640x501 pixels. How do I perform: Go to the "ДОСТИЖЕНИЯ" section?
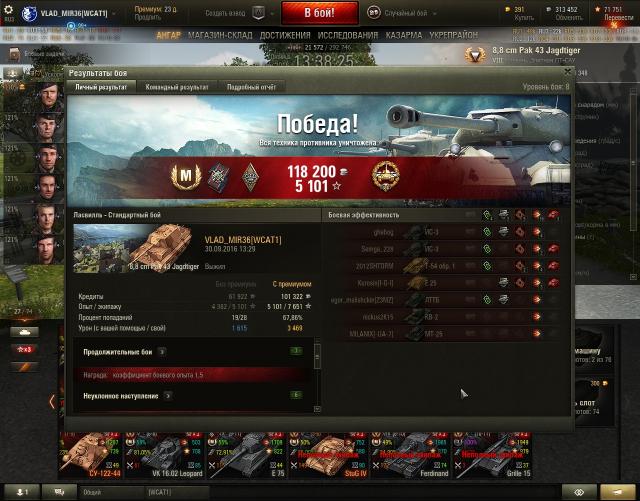[285, 35]
